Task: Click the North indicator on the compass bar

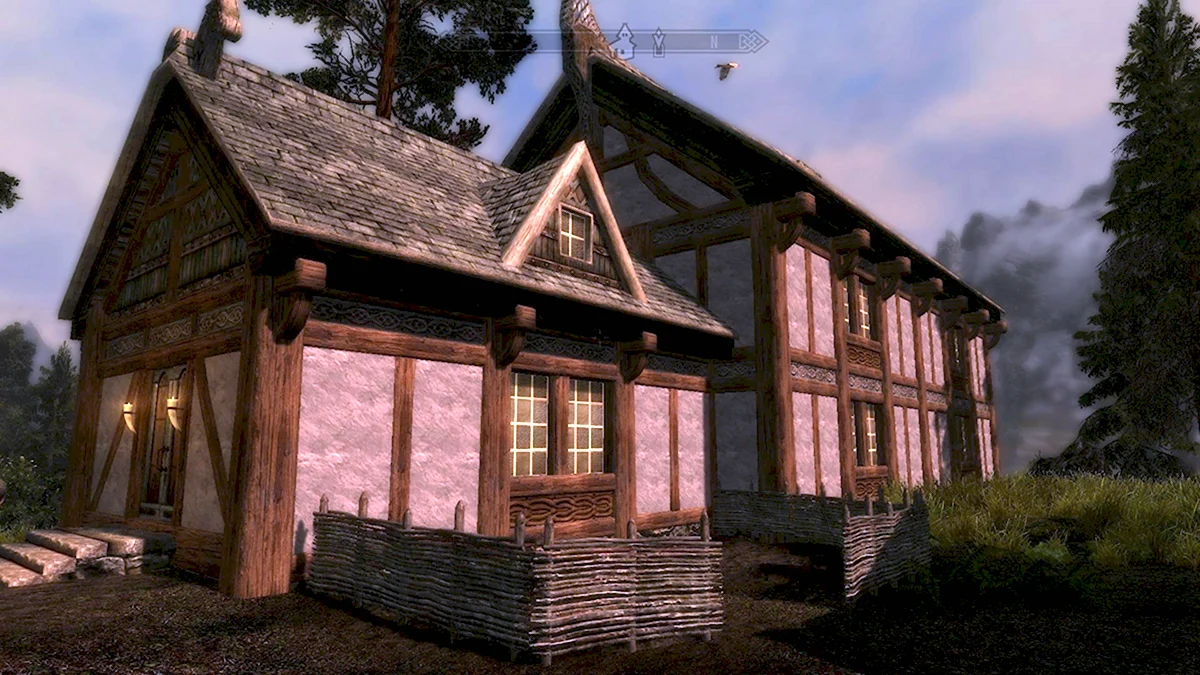Action: [714, 42]
